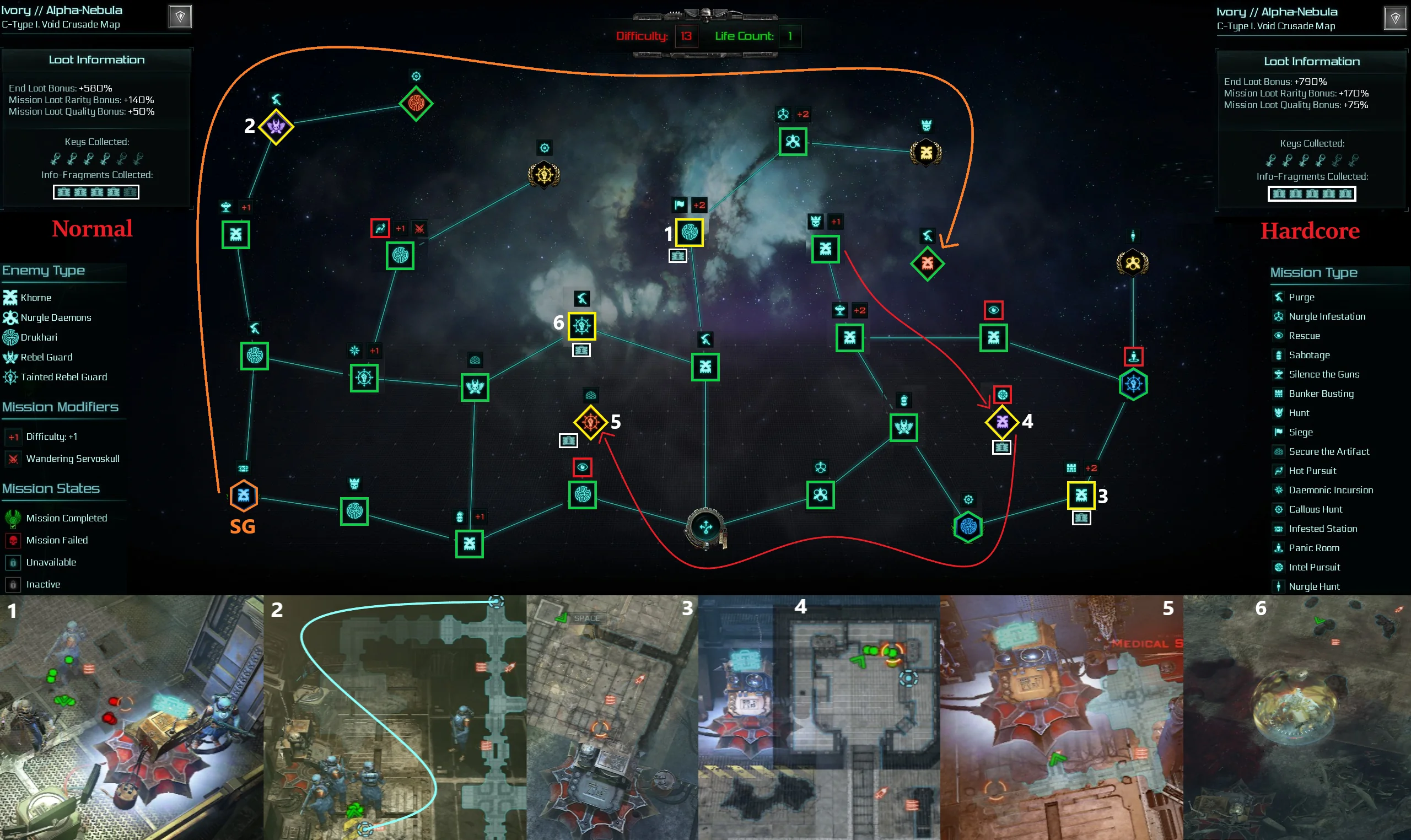Viewport: 1411px width, 840px height.
Task: Open thumbnail number 2 with the cyan path
Action: point(395,717)
